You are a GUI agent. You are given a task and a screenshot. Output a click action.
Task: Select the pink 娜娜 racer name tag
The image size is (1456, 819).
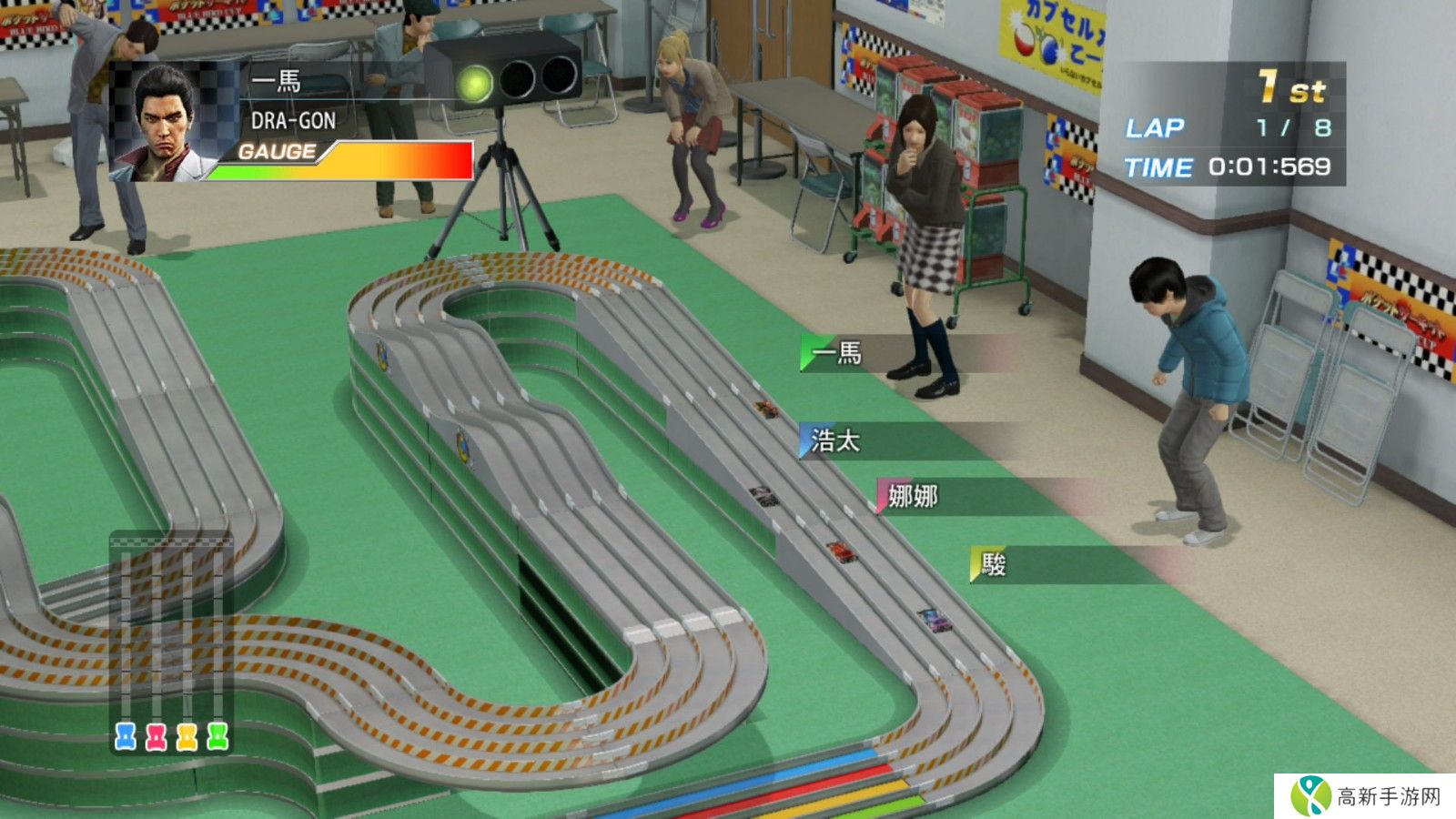coord(912,496)
